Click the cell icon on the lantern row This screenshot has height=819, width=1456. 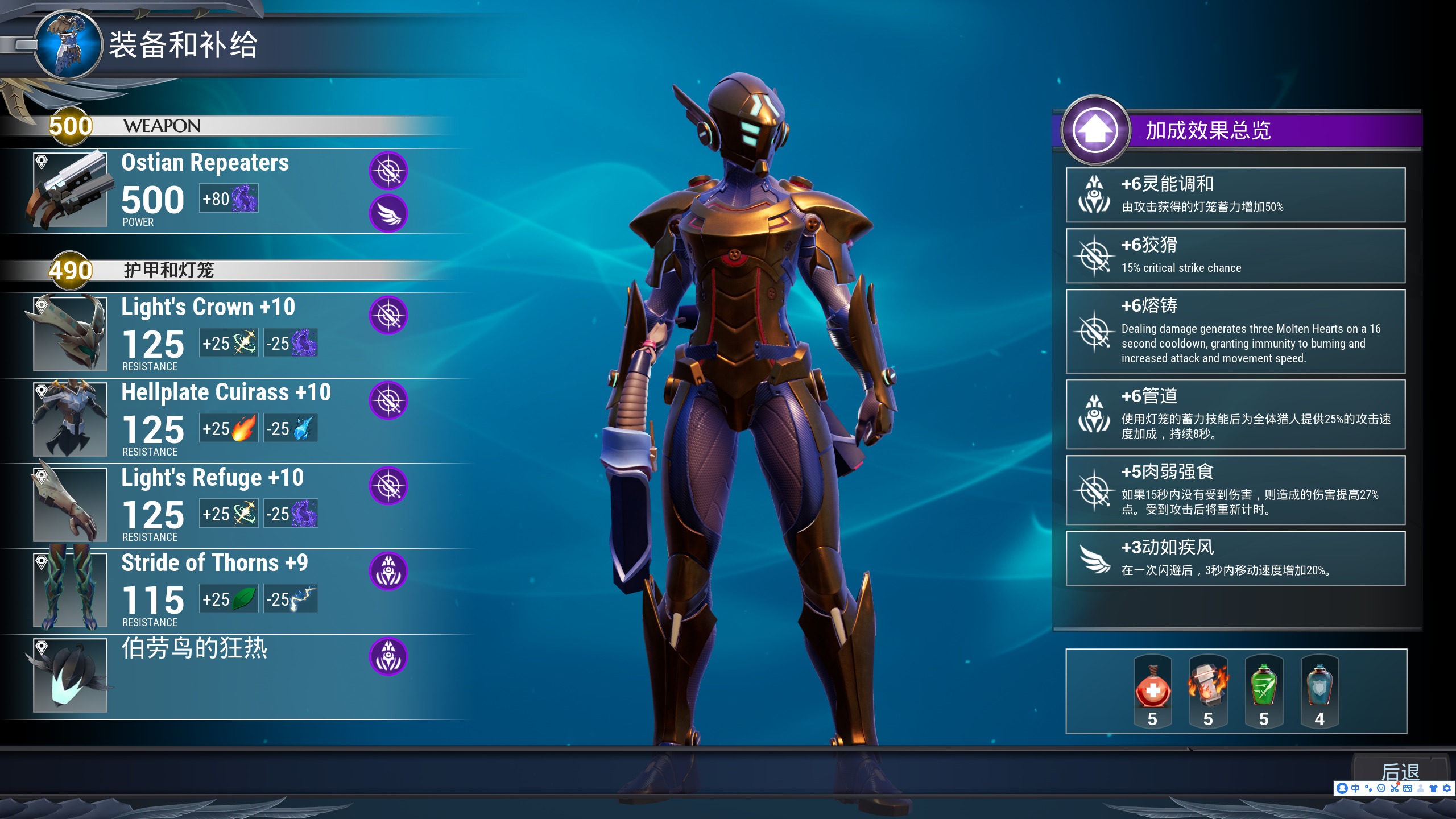pos(388,656)
